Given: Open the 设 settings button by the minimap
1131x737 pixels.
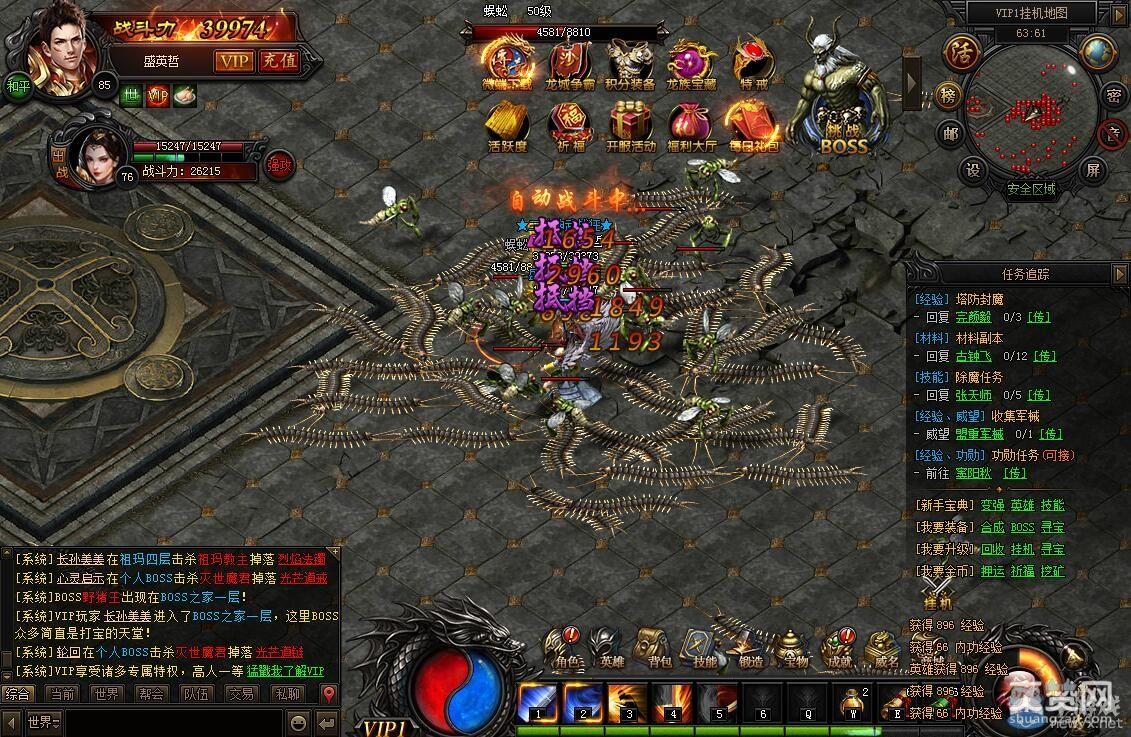Looking at the screenshot, I should click(973, 170).
